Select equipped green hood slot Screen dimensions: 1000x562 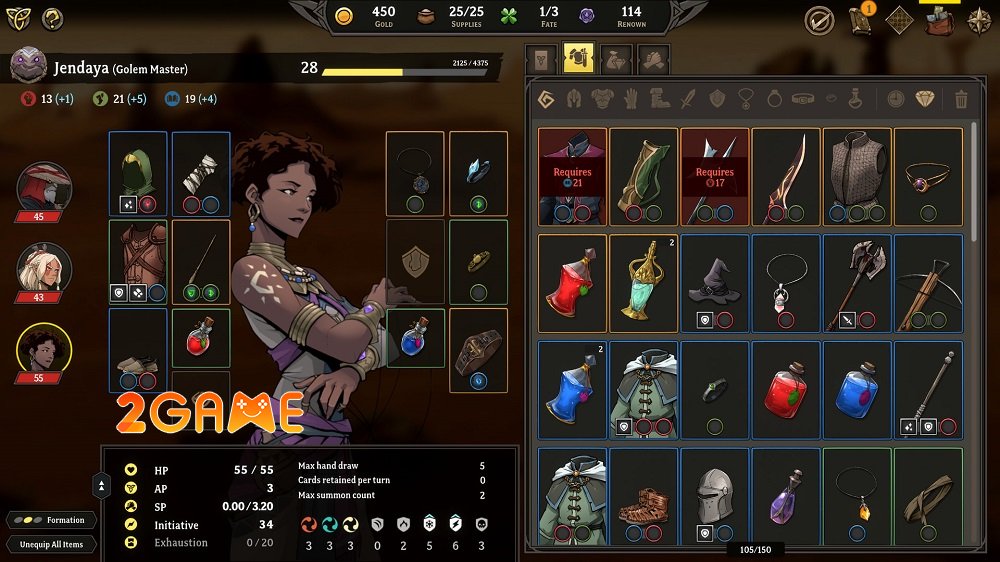click(x=138, y=174)
